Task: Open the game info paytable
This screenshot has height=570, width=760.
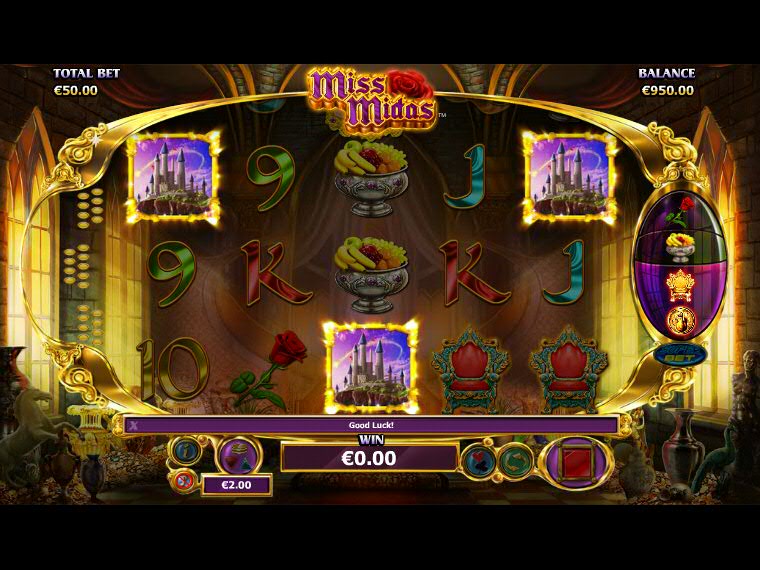Action: [185, 450]
